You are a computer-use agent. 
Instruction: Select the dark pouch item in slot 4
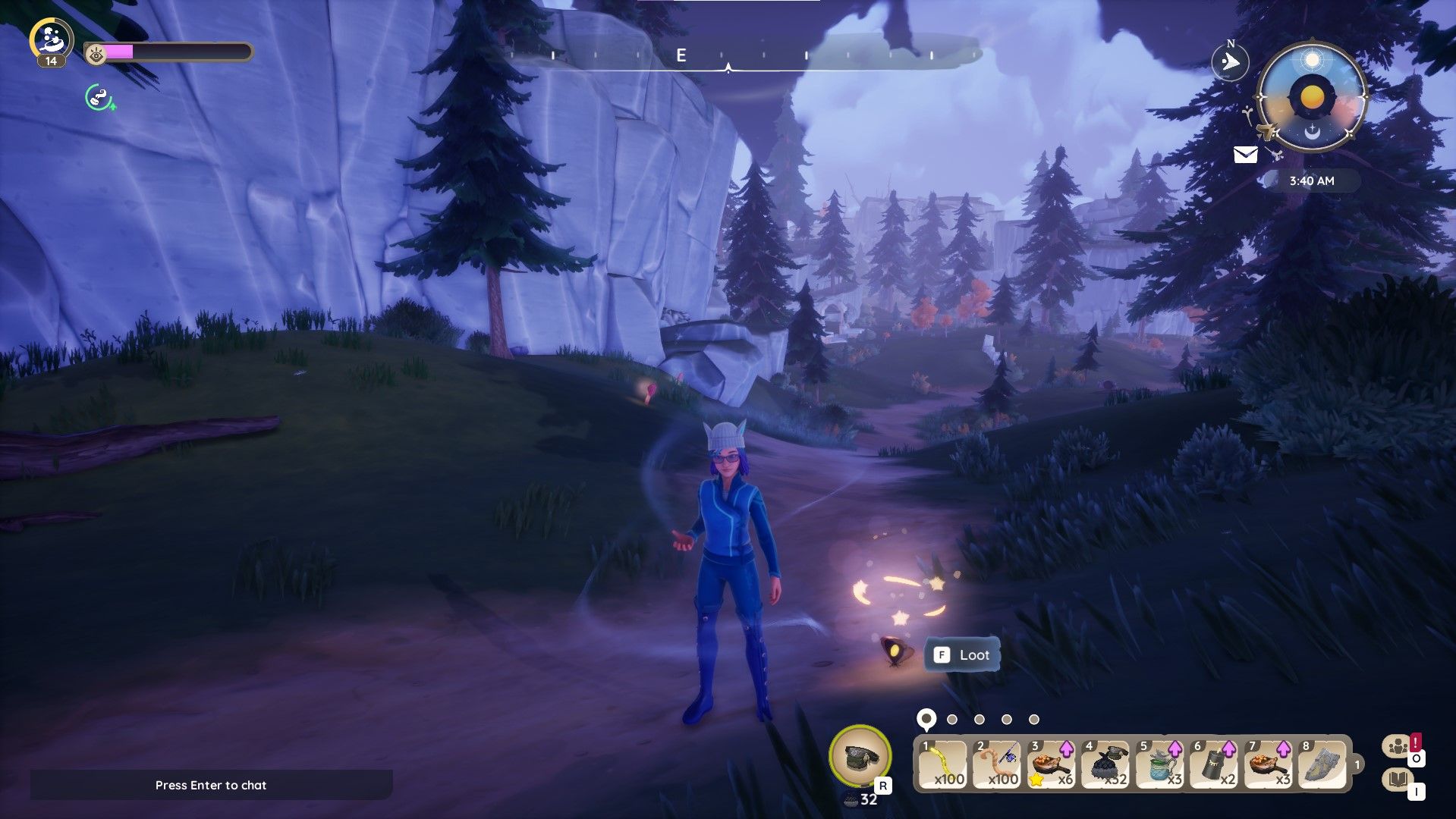pos(1105,764)
